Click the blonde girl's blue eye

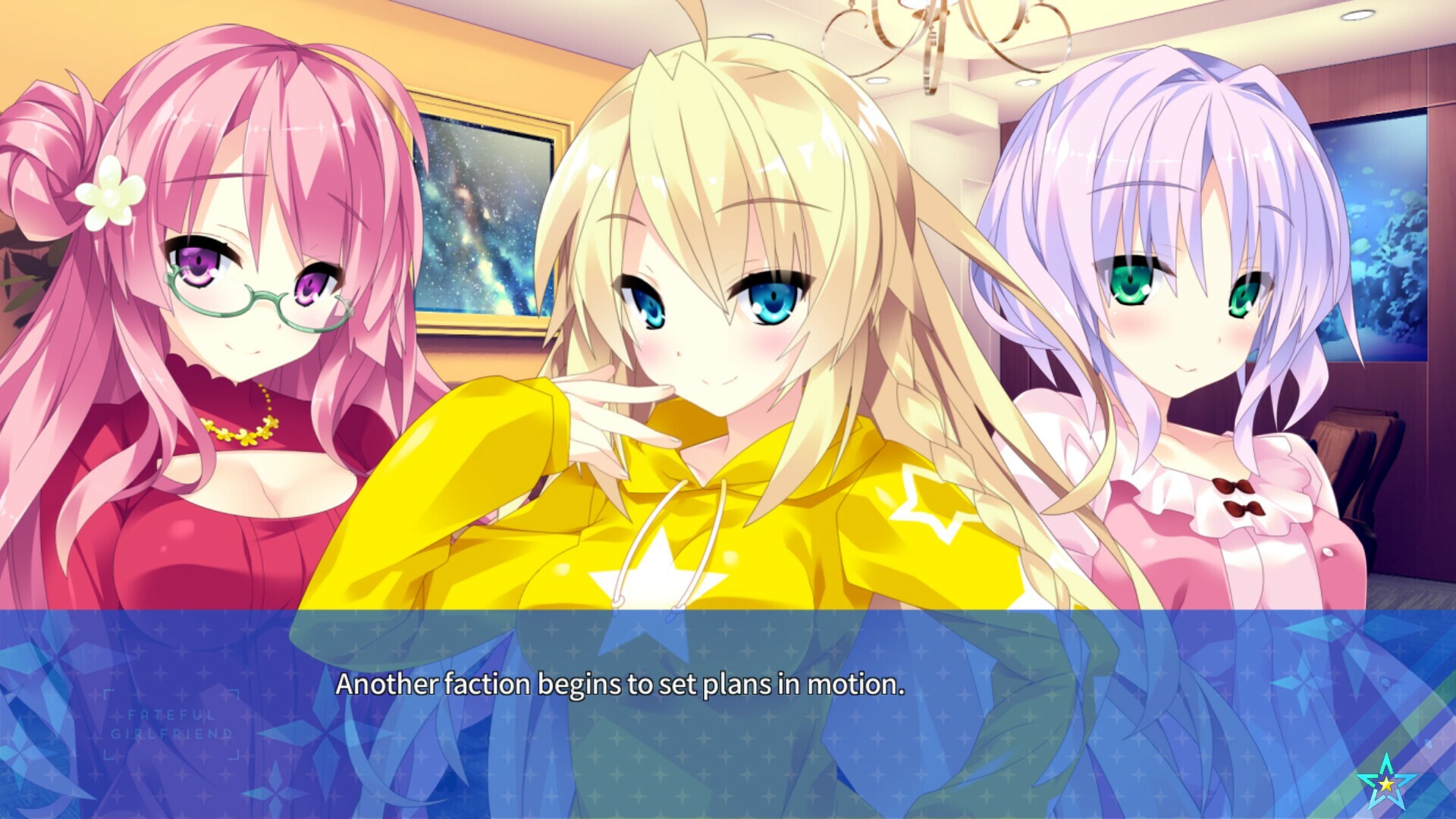coord(768,303)
